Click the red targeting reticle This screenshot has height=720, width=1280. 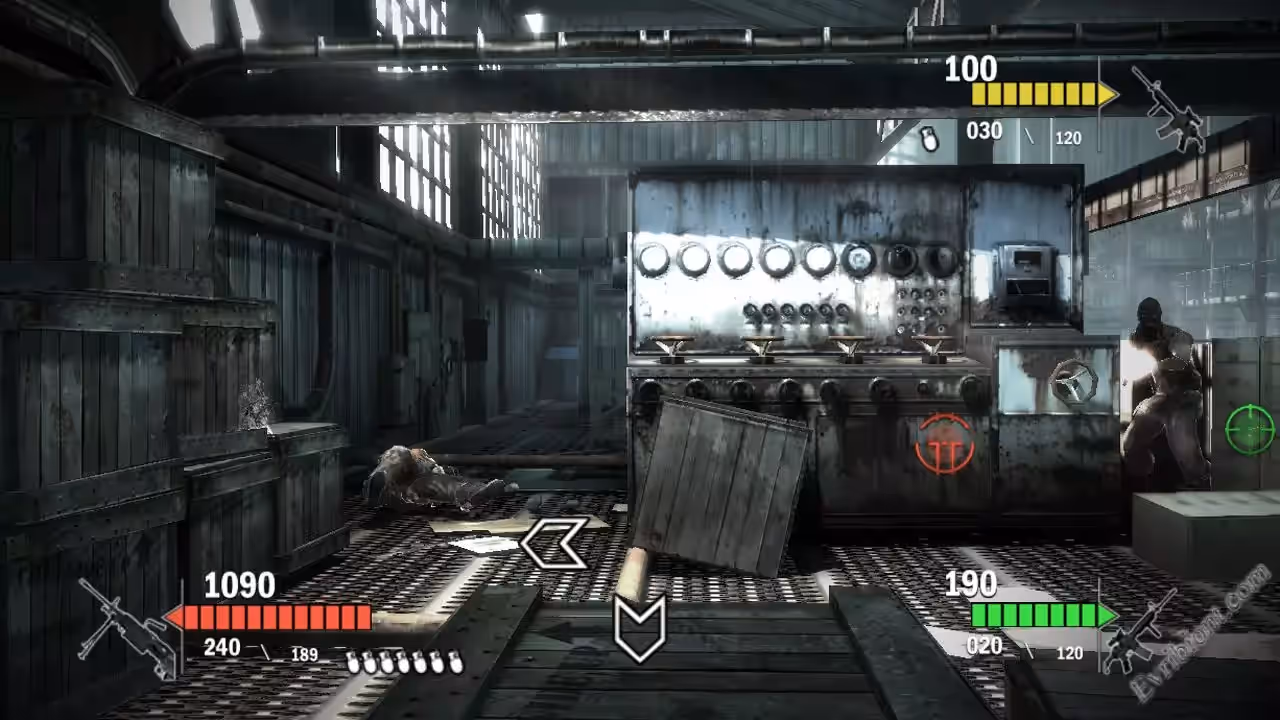pos(944,444)
